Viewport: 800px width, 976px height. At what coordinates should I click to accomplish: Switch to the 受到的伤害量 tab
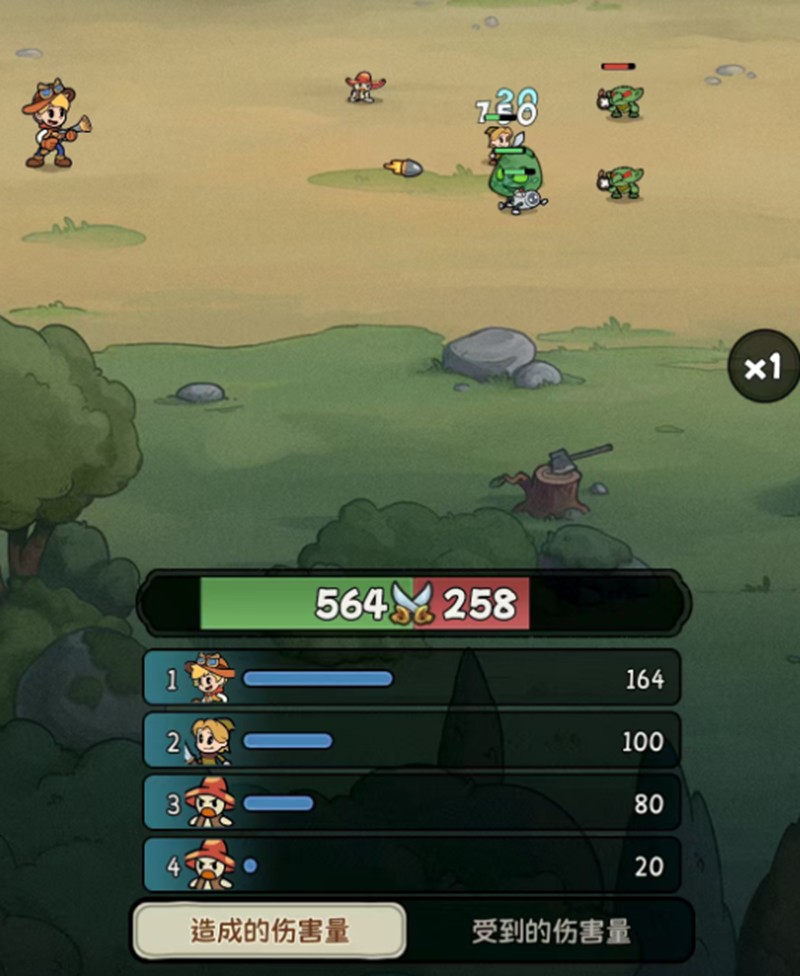[551, 931]
